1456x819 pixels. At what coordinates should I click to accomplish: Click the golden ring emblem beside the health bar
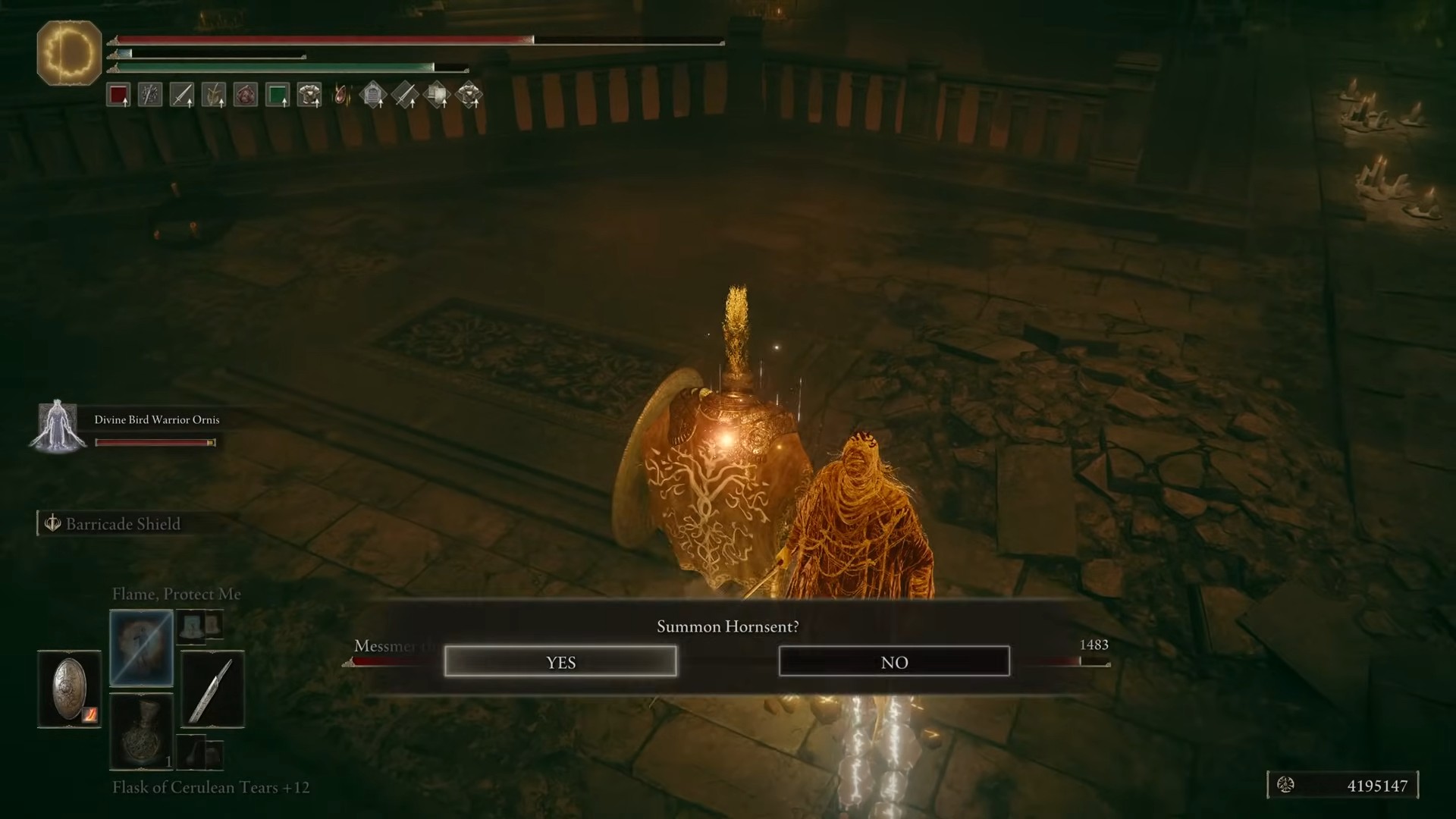click(x=69, y=53)
